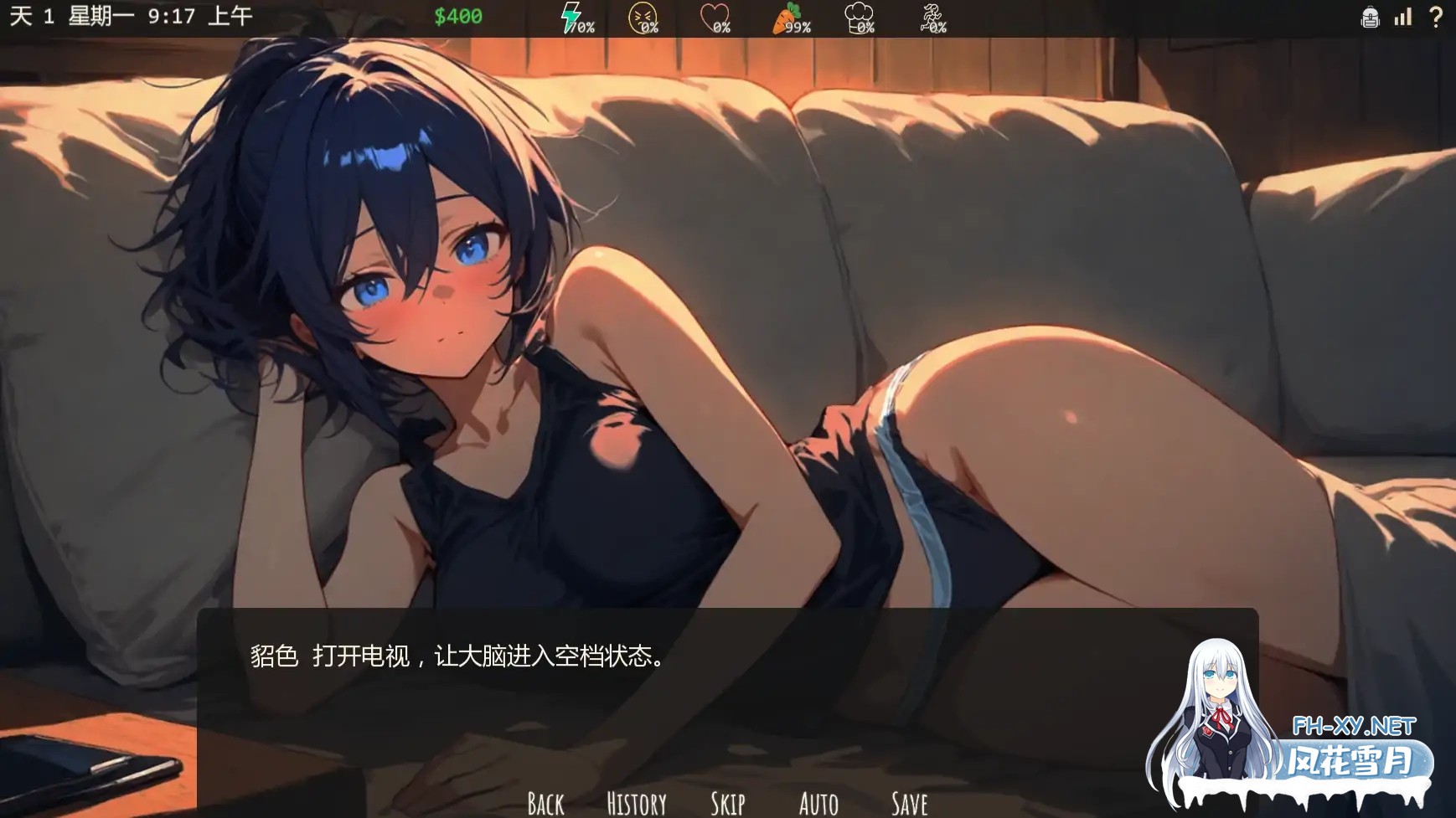Click the heart affection stat icon
This screenshot has width=1456, height=818.
pos(713,14)
